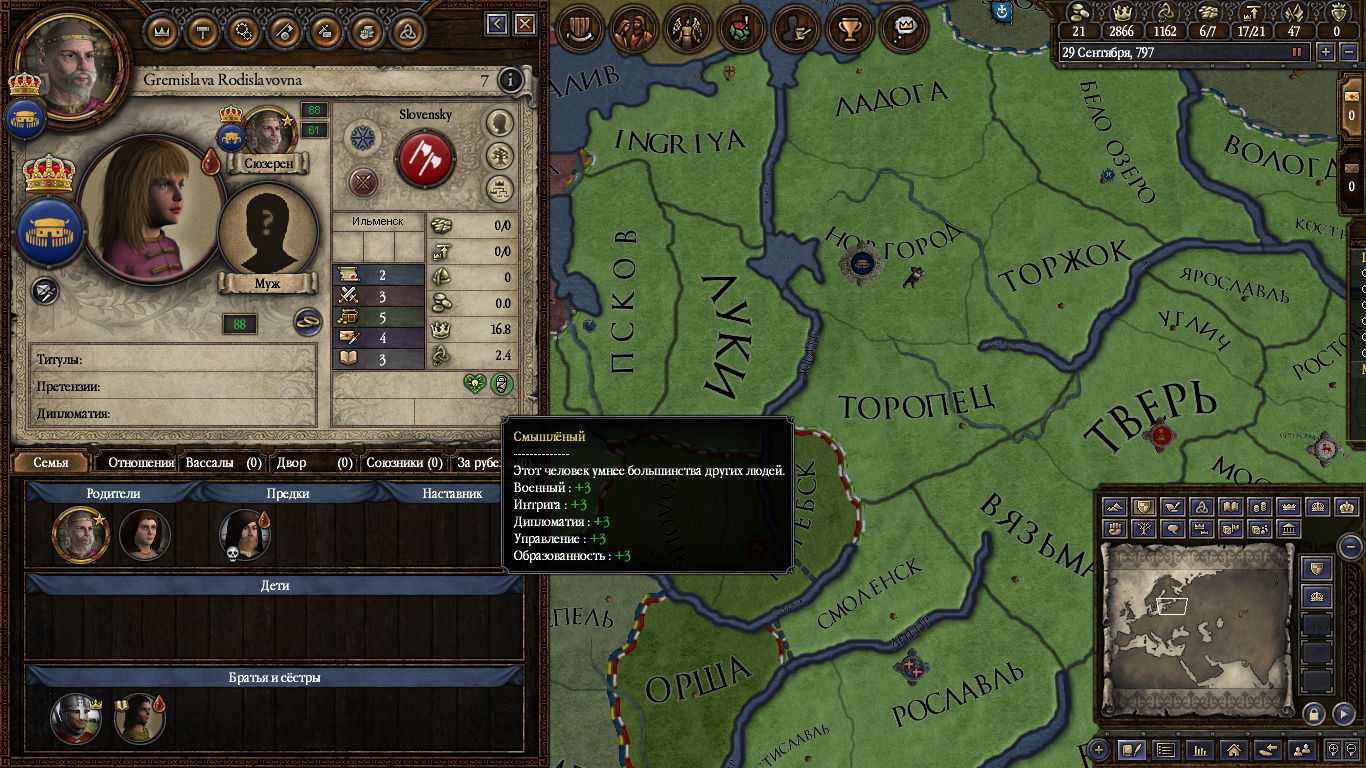Image resolution: width=1366 pixels, height=768 pixels.
Task: Open the Отношения tab
Action: 141,463
